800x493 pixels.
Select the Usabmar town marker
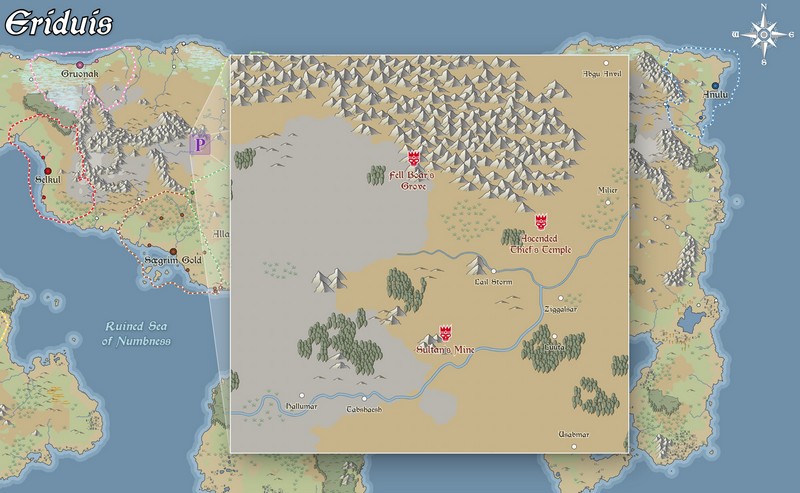click(x=573, y=447)
